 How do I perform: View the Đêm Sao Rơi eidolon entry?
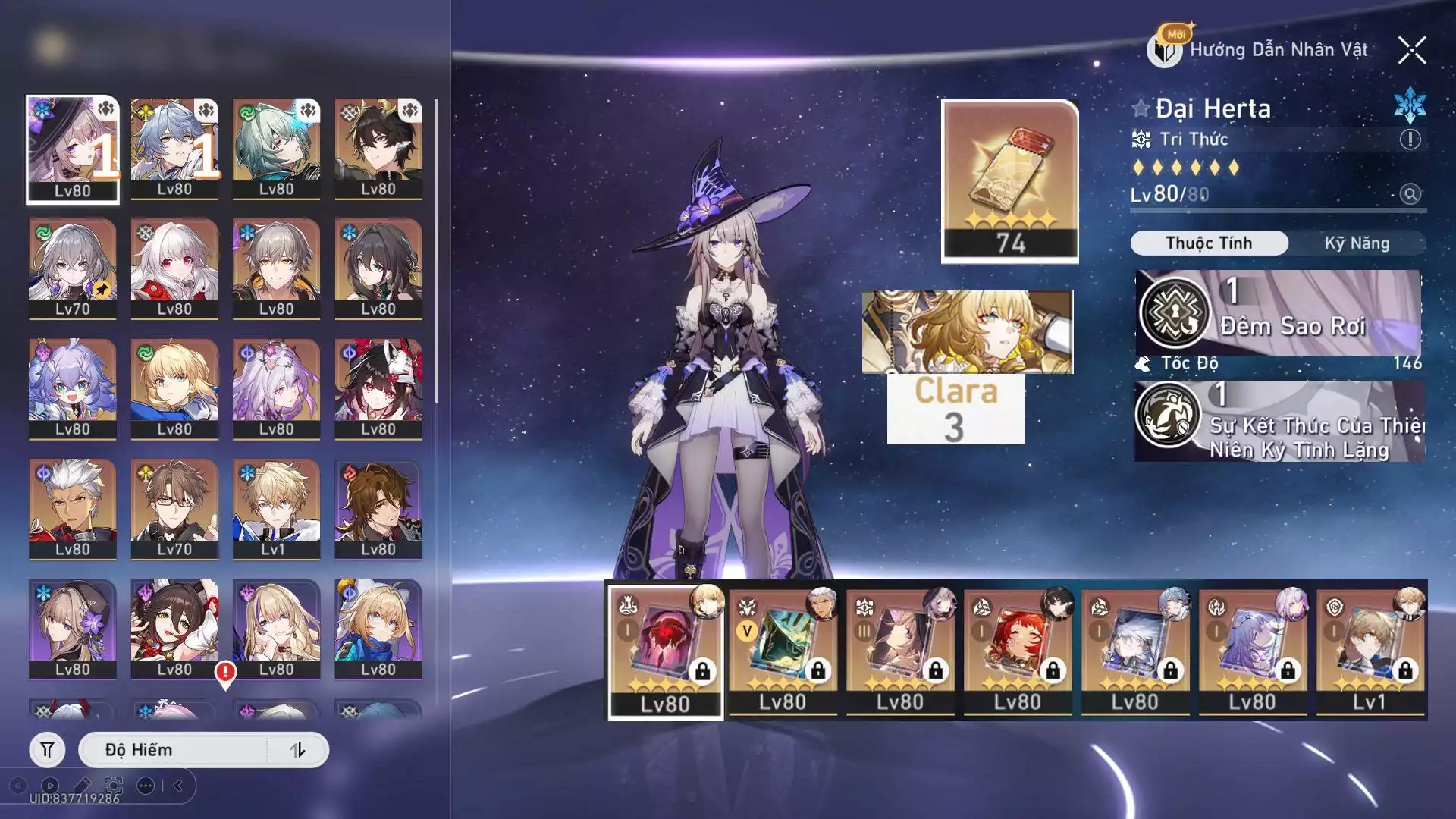coord(1279,312)
